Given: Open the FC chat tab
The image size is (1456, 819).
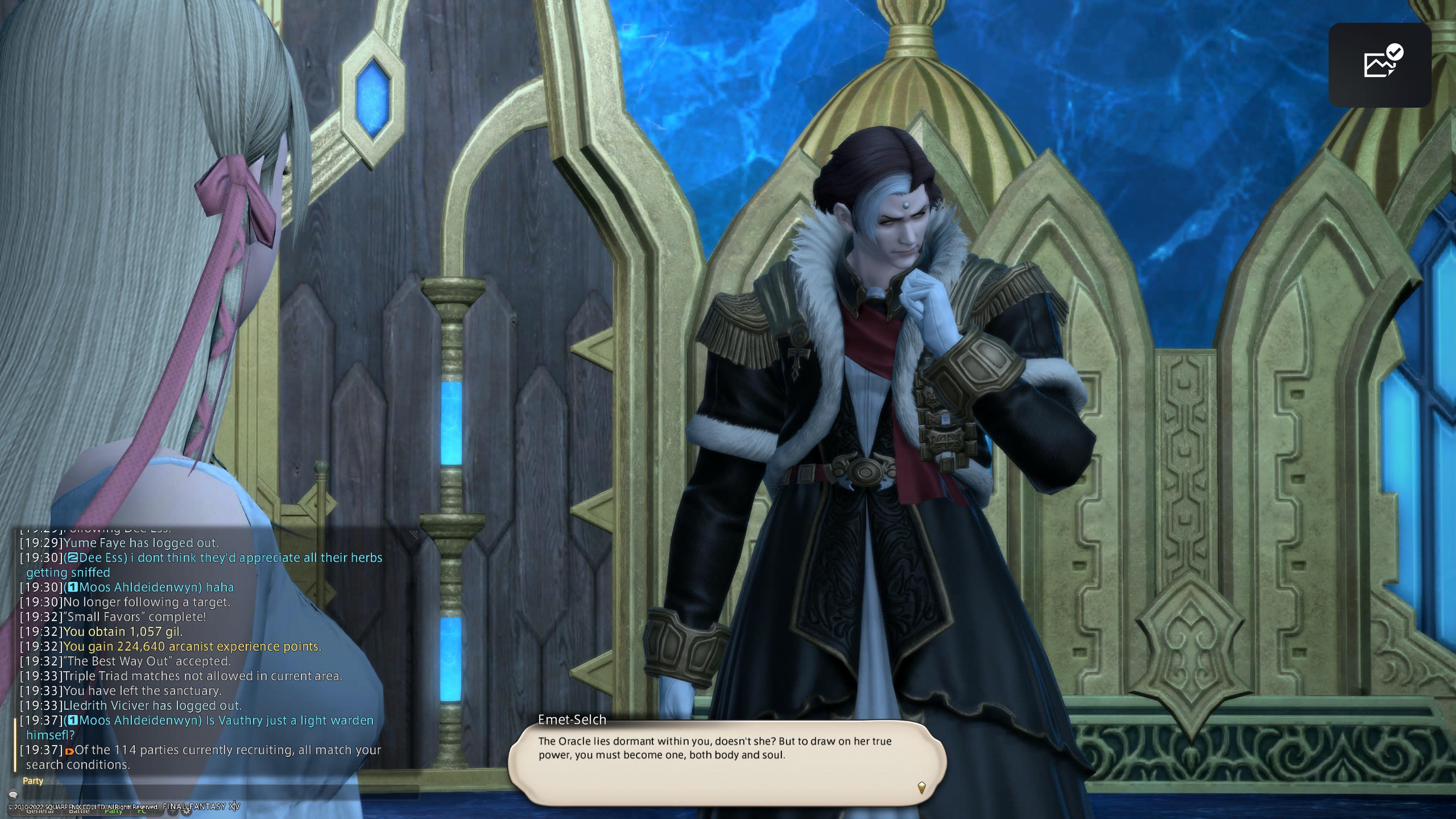Looking at the screenshot, I should [x=141, y=812].
